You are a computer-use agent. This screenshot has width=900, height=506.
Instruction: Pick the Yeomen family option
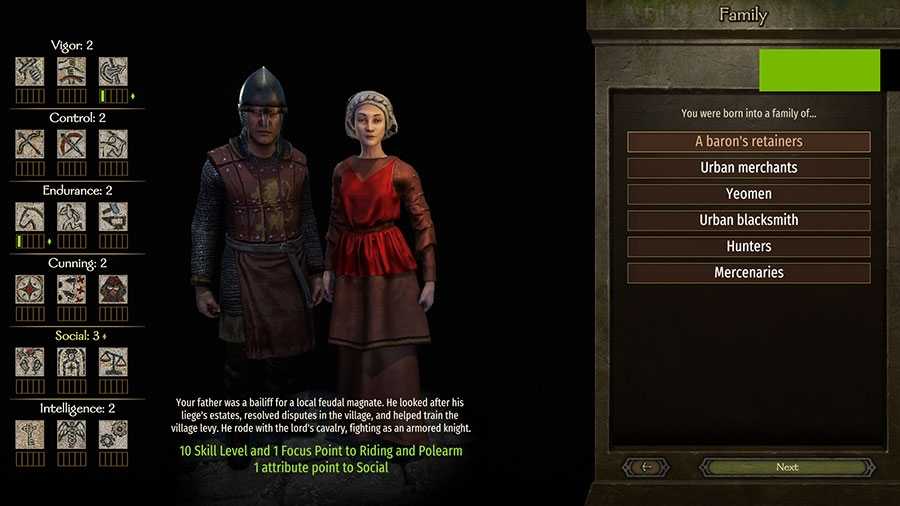pos(748,194)
